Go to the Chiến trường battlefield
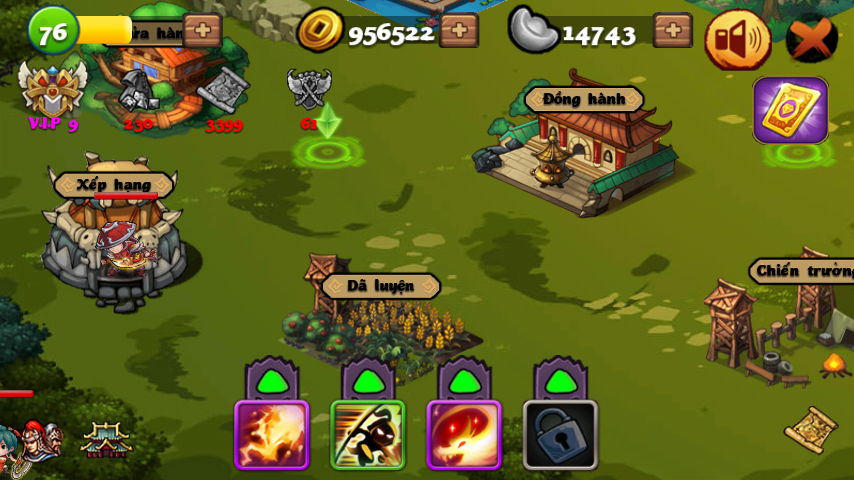The width and height of the screenshot is (854, 480). 790,320
